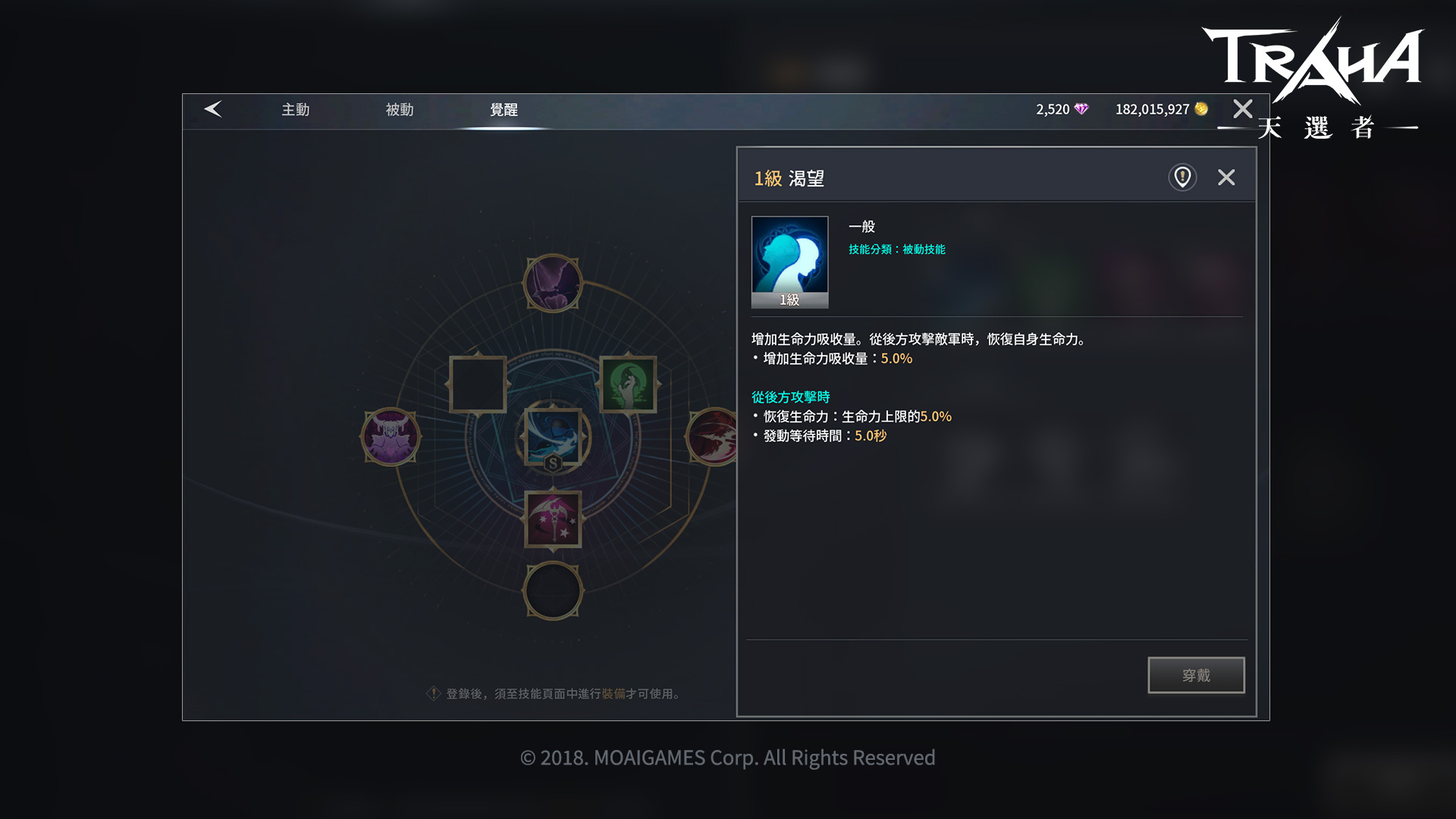The width and height of the screenshot is (1456, 819).
Task: Click the 裝備 link in the bottom notice
Action: [x=613, y=693]
